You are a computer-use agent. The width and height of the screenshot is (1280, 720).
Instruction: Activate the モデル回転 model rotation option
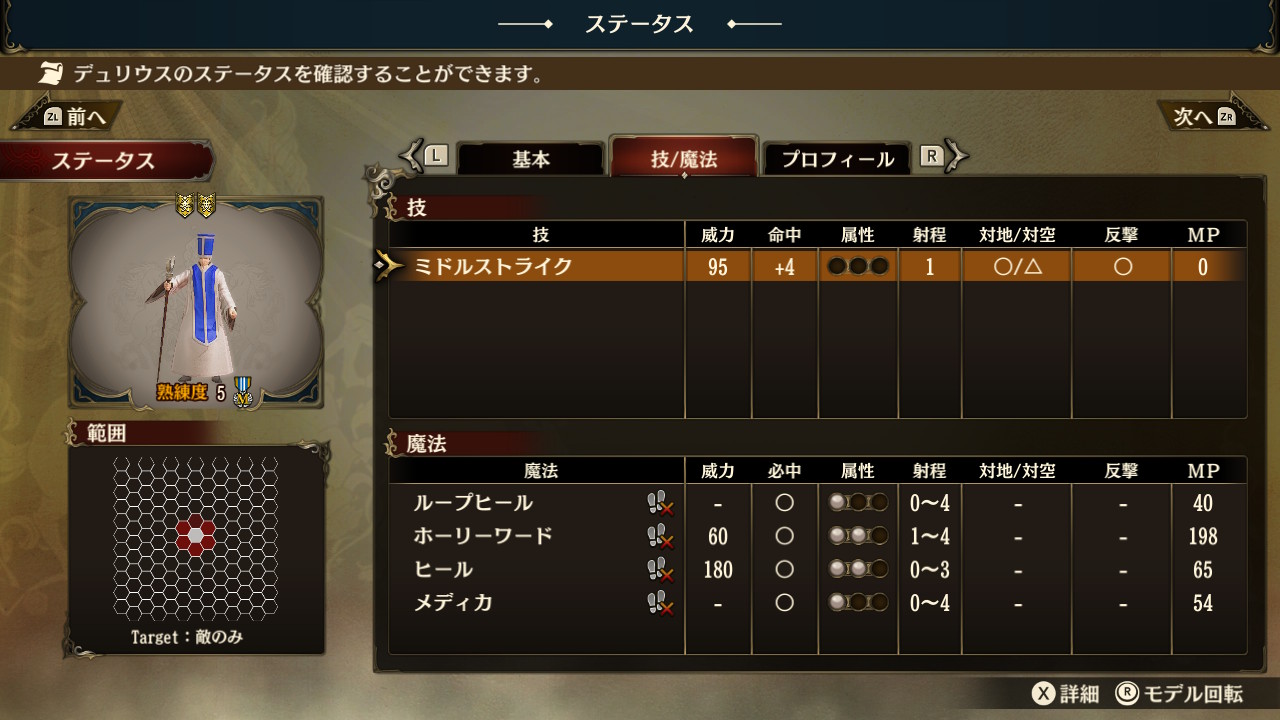pos(1180,694)
